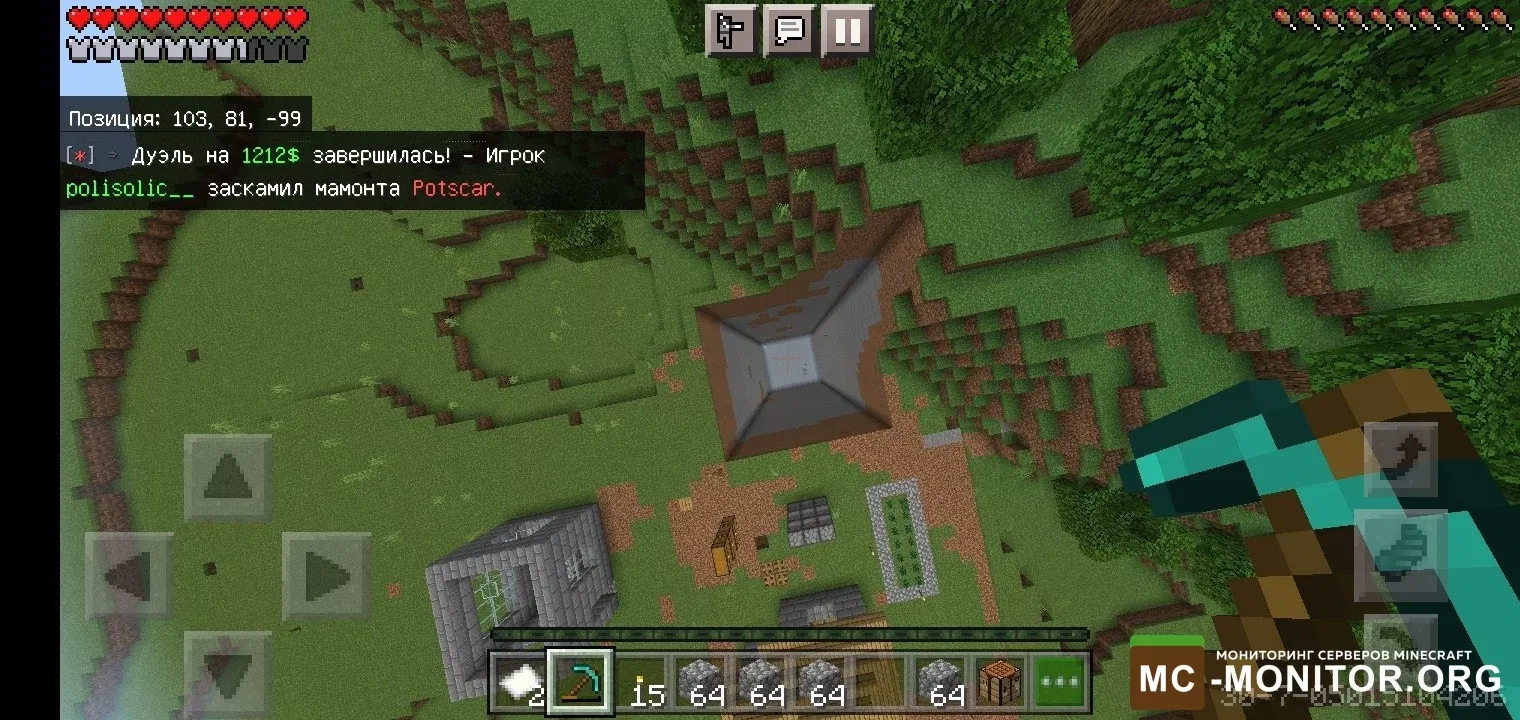Select the torch stack of 15
The height and width of the screenshot is (720, 1520).
click(x=641, y=684)
